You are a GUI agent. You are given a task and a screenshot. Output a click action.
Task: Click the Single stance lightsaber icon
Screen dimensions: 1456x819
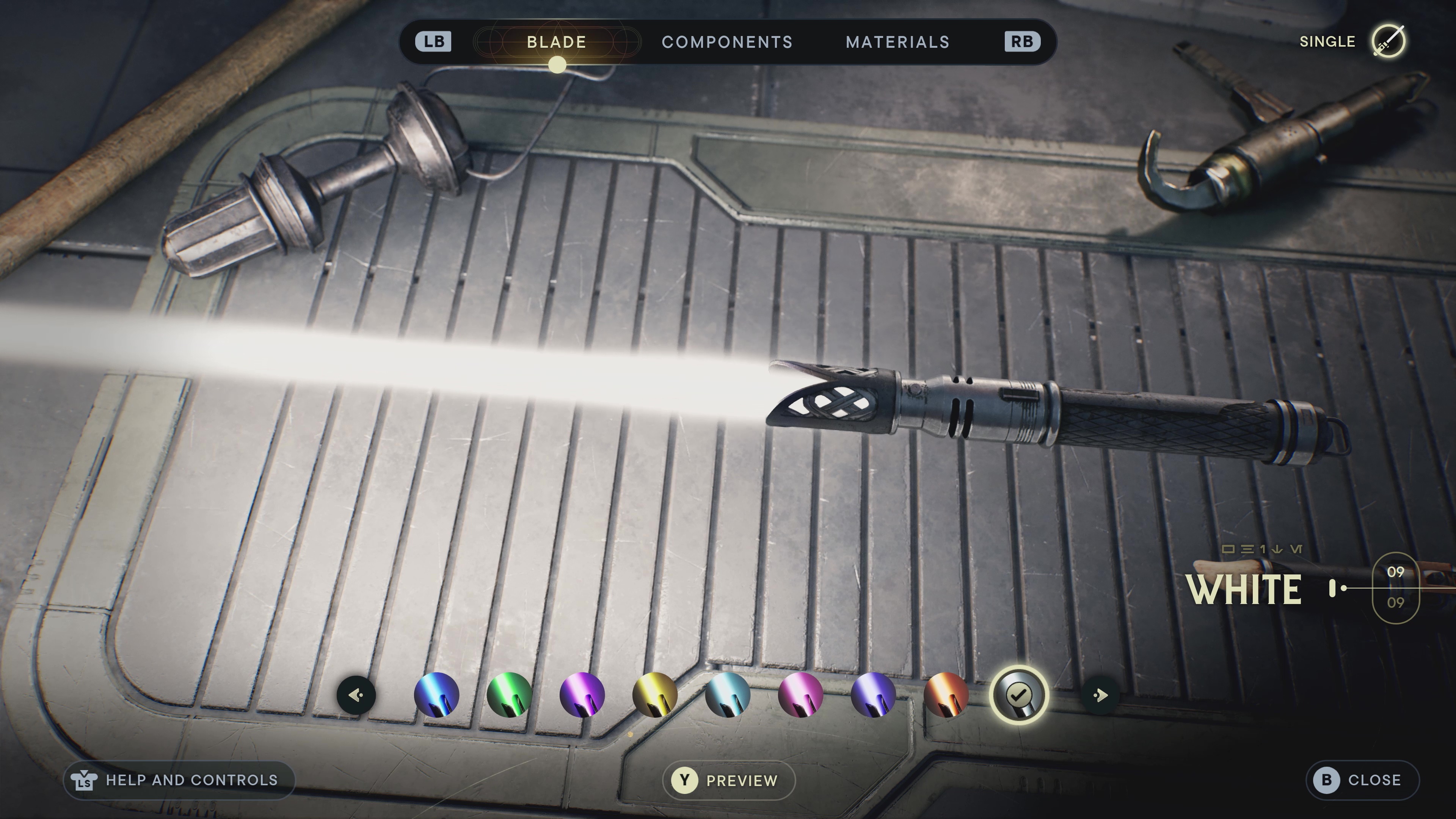click(x=1389, y=41)
